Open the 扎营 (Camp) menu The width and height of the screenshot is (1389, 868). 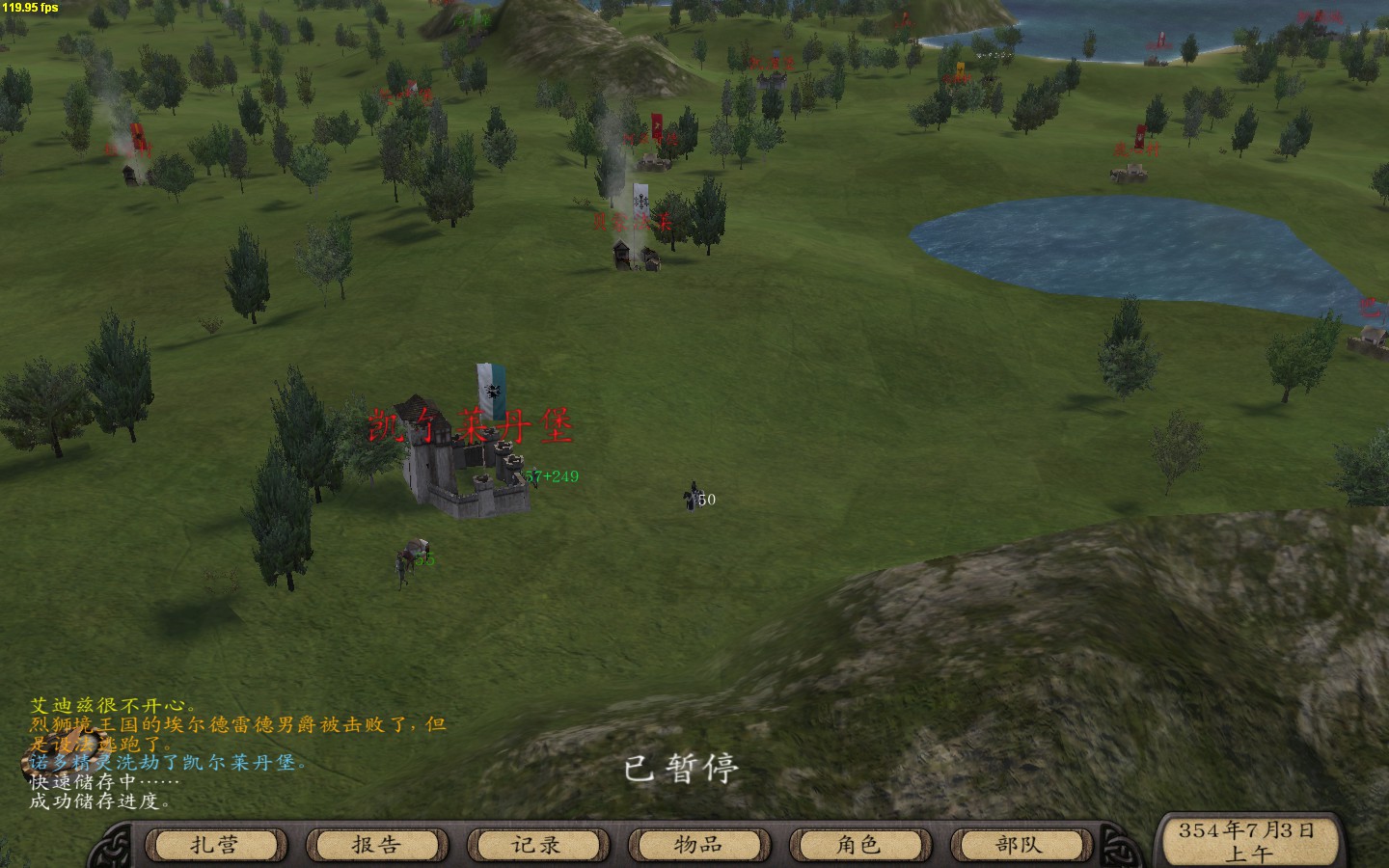215,845
